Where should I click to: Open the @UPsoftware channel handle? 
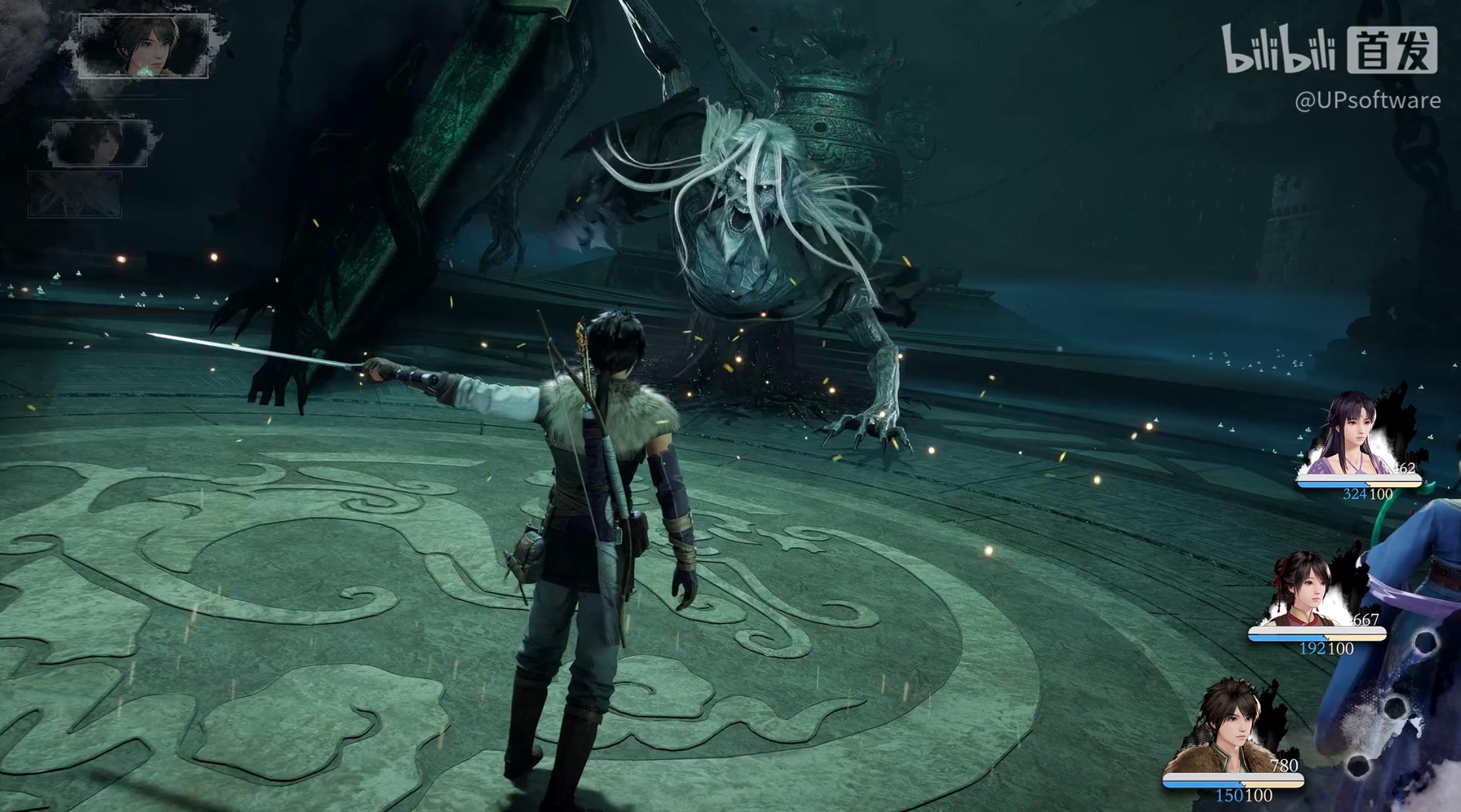click(1367, 101)
